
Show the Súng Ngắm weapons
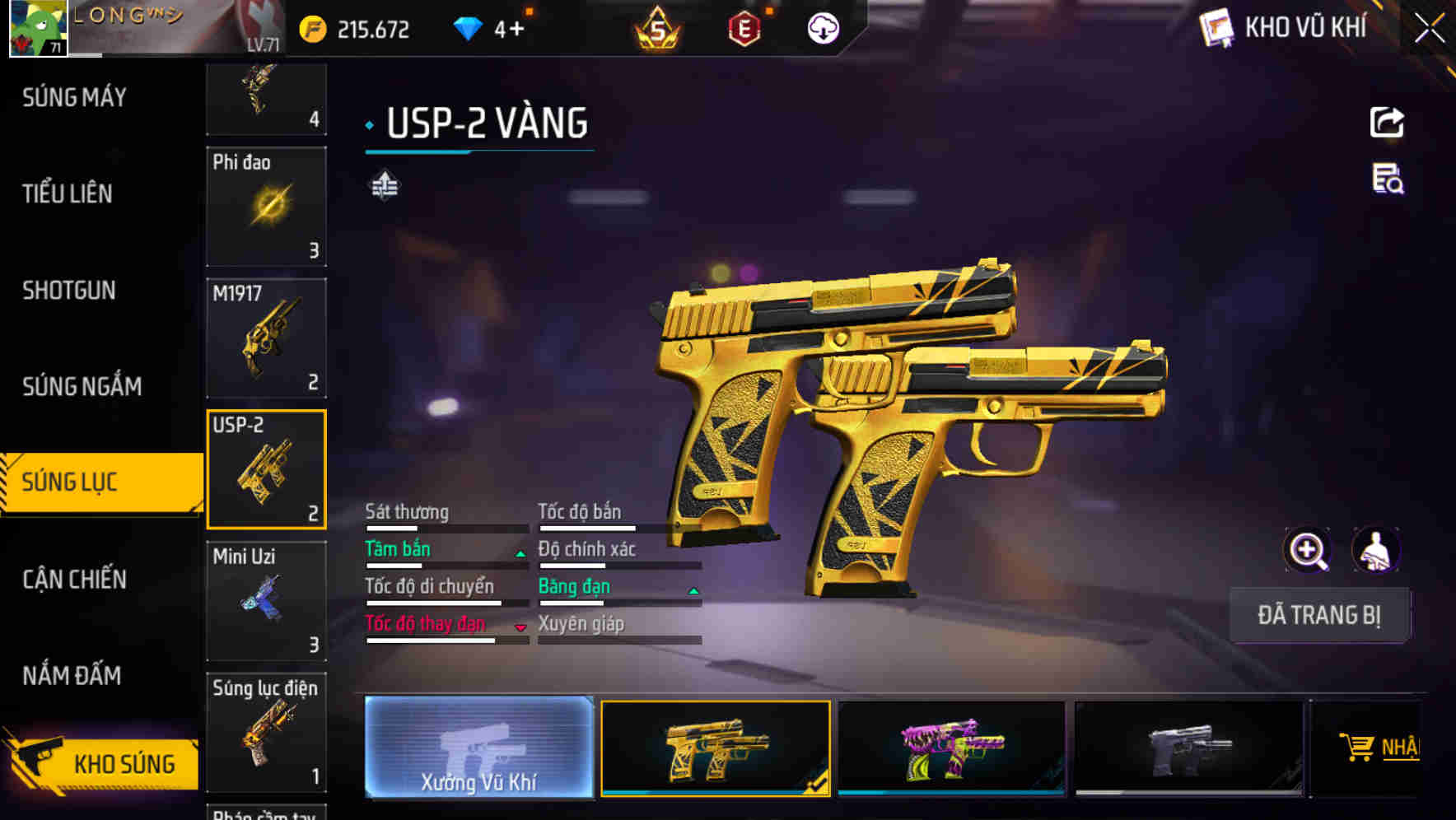click(82, 386)
